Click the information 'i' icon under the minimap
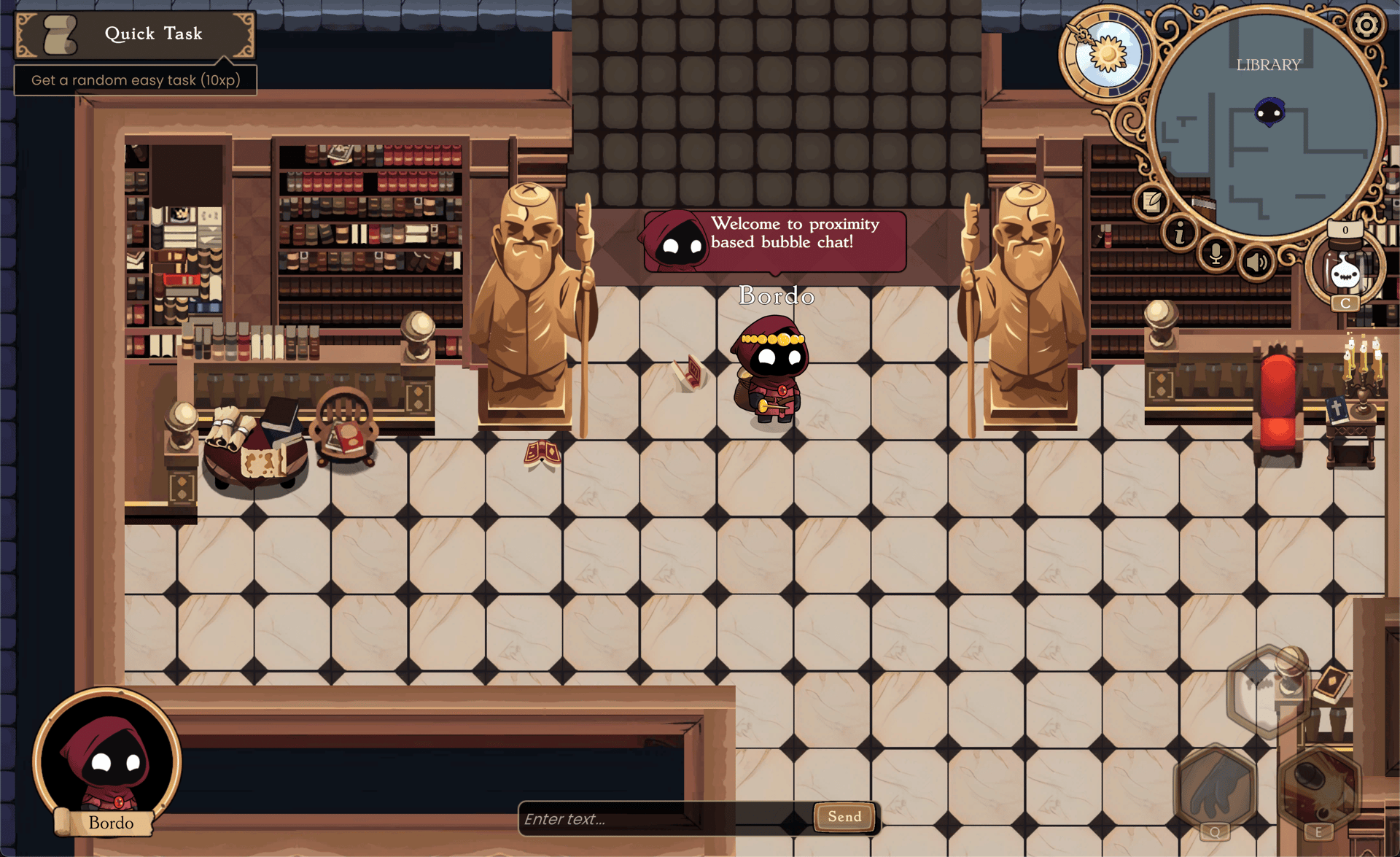 (1179, 233)
